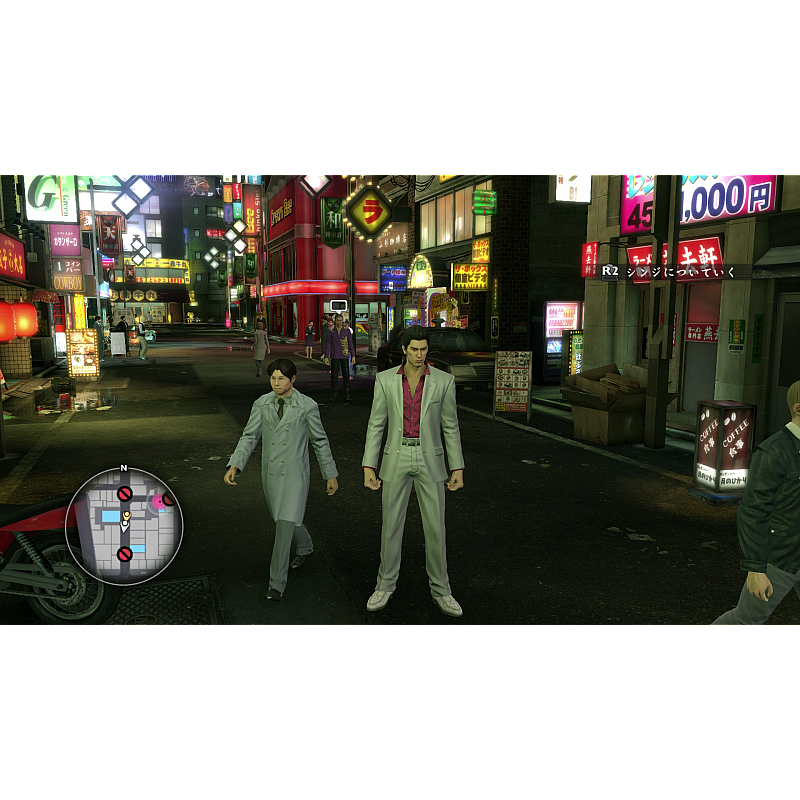The width and height of the screenshot is (800, 800).
Task: Select the pink destination marker on minimap
Action: tap(158, 502)
